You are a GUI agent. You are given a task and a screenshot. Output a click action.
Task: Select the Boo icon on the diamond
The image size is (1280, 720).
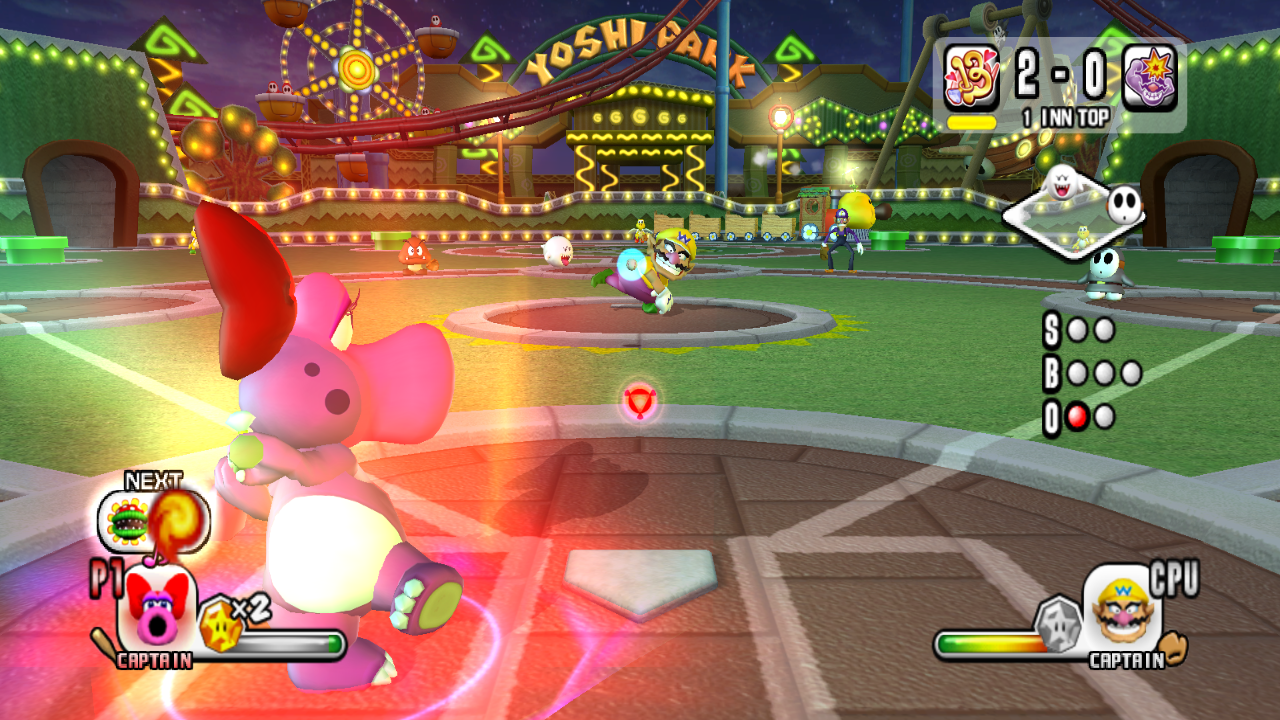1058,183
